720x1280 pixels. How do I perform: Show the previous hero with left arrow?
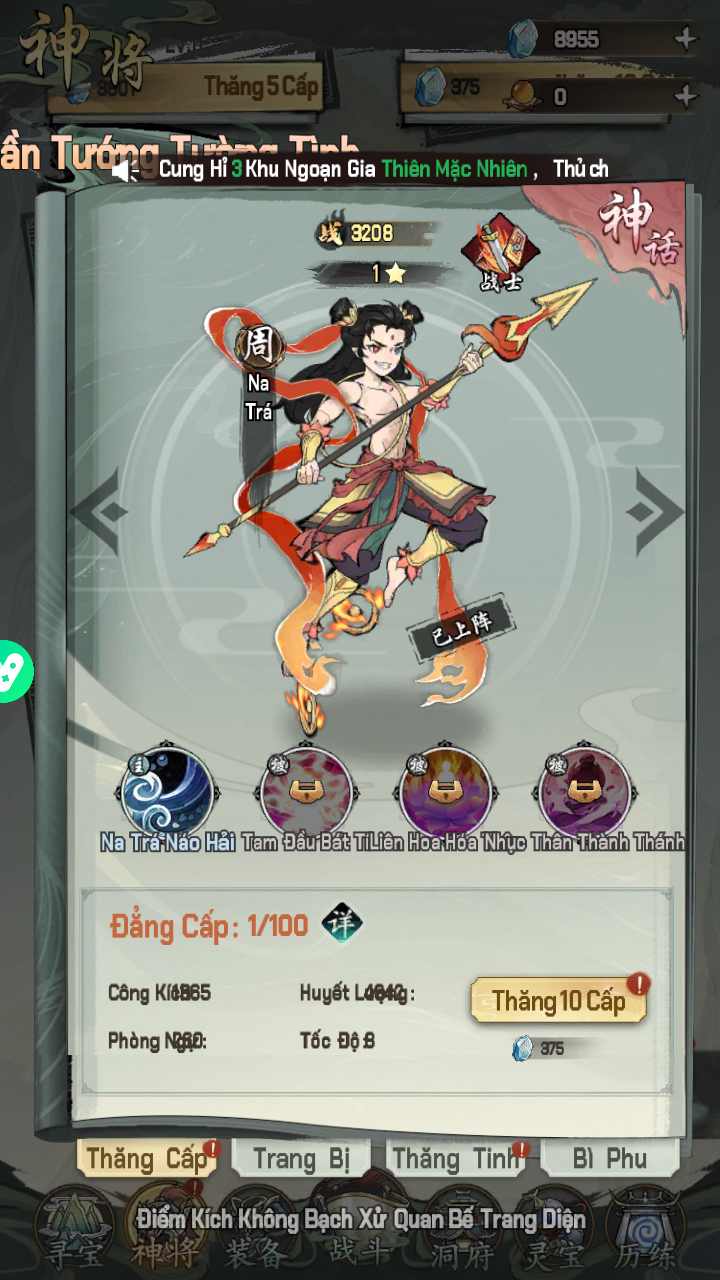tap(99, 511)
